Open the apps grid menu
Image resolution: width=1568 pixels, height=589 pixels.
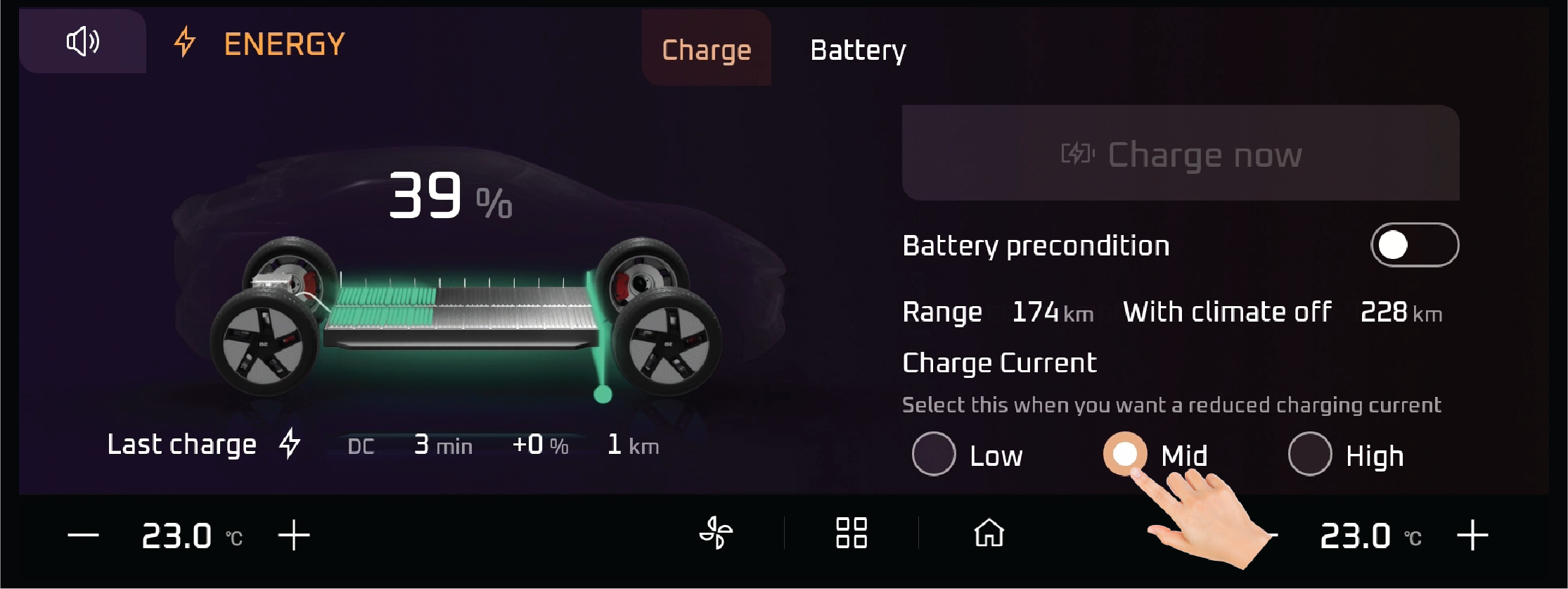tap(851, 533)
